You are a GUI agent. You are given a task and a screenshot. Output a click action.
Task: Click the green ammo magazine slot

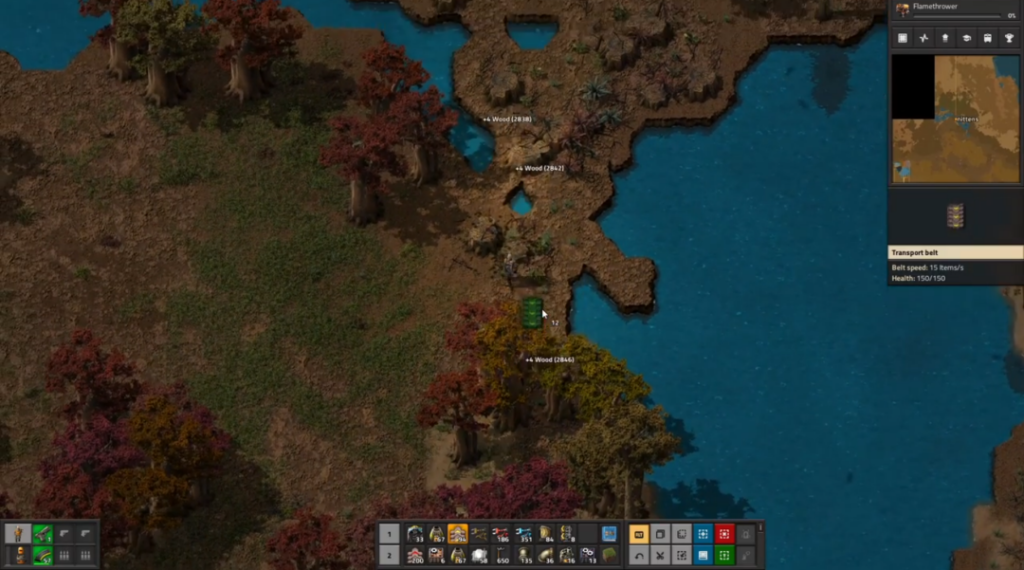coord(42,555)
